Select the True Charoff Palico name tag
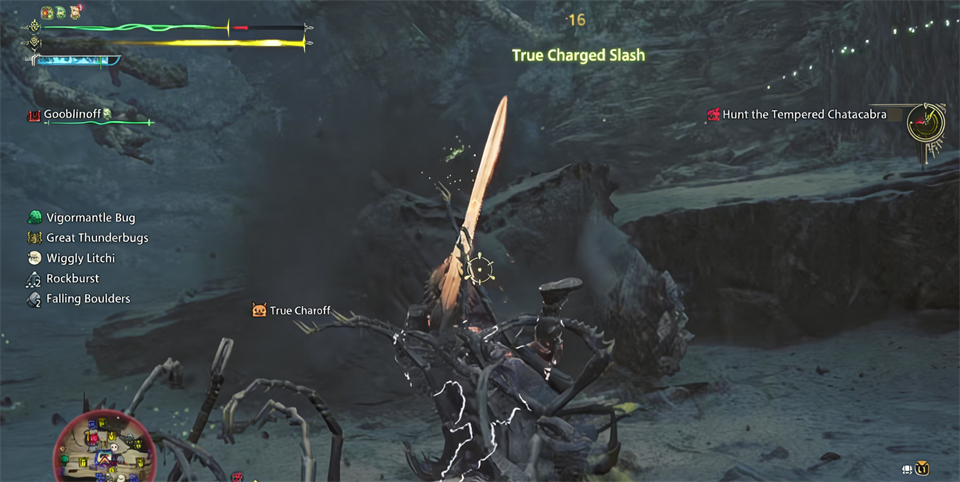 click(x=299, y=311)
